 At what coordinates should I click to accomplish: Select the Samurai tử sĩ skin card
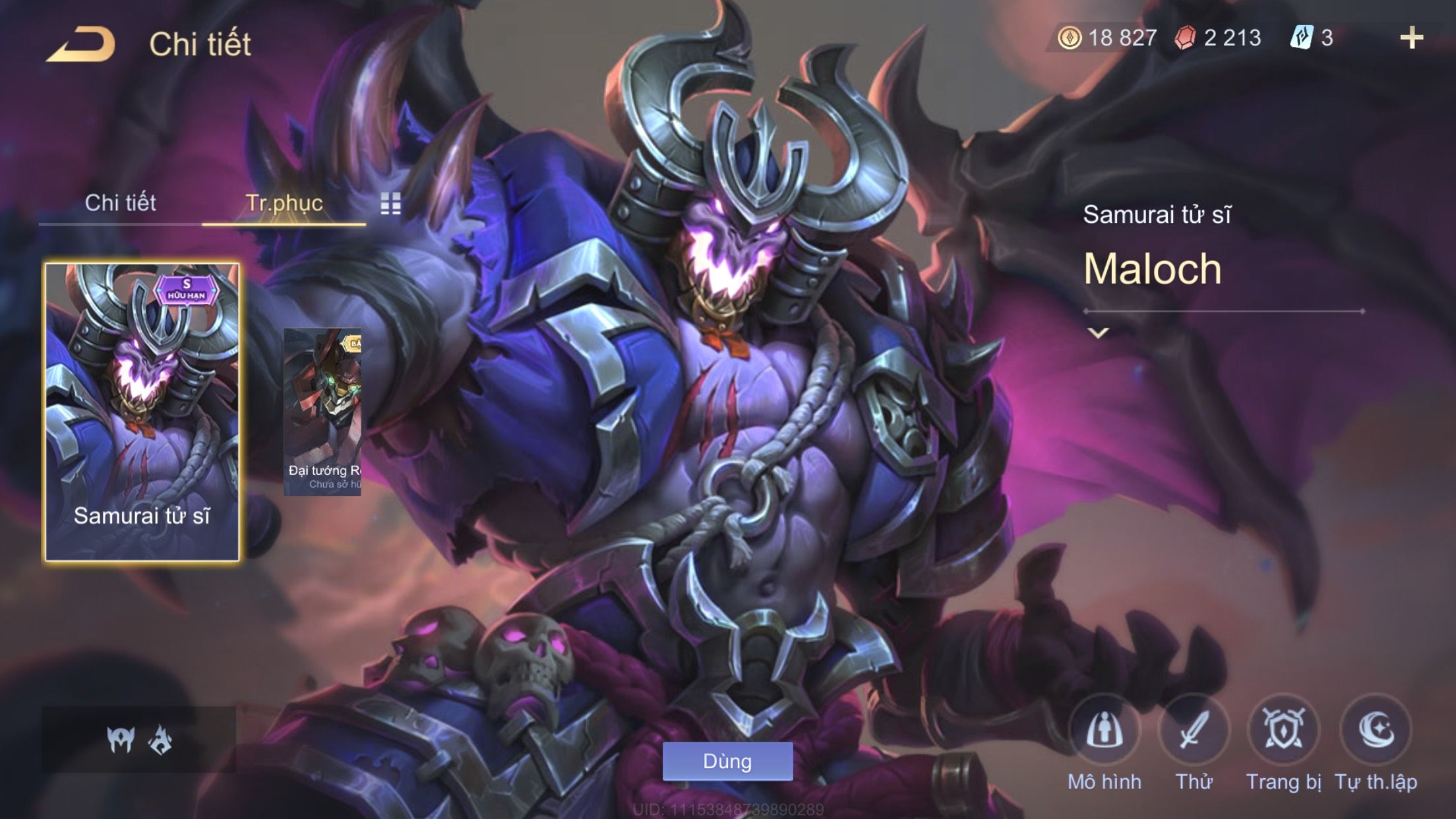tap(142, 412)
